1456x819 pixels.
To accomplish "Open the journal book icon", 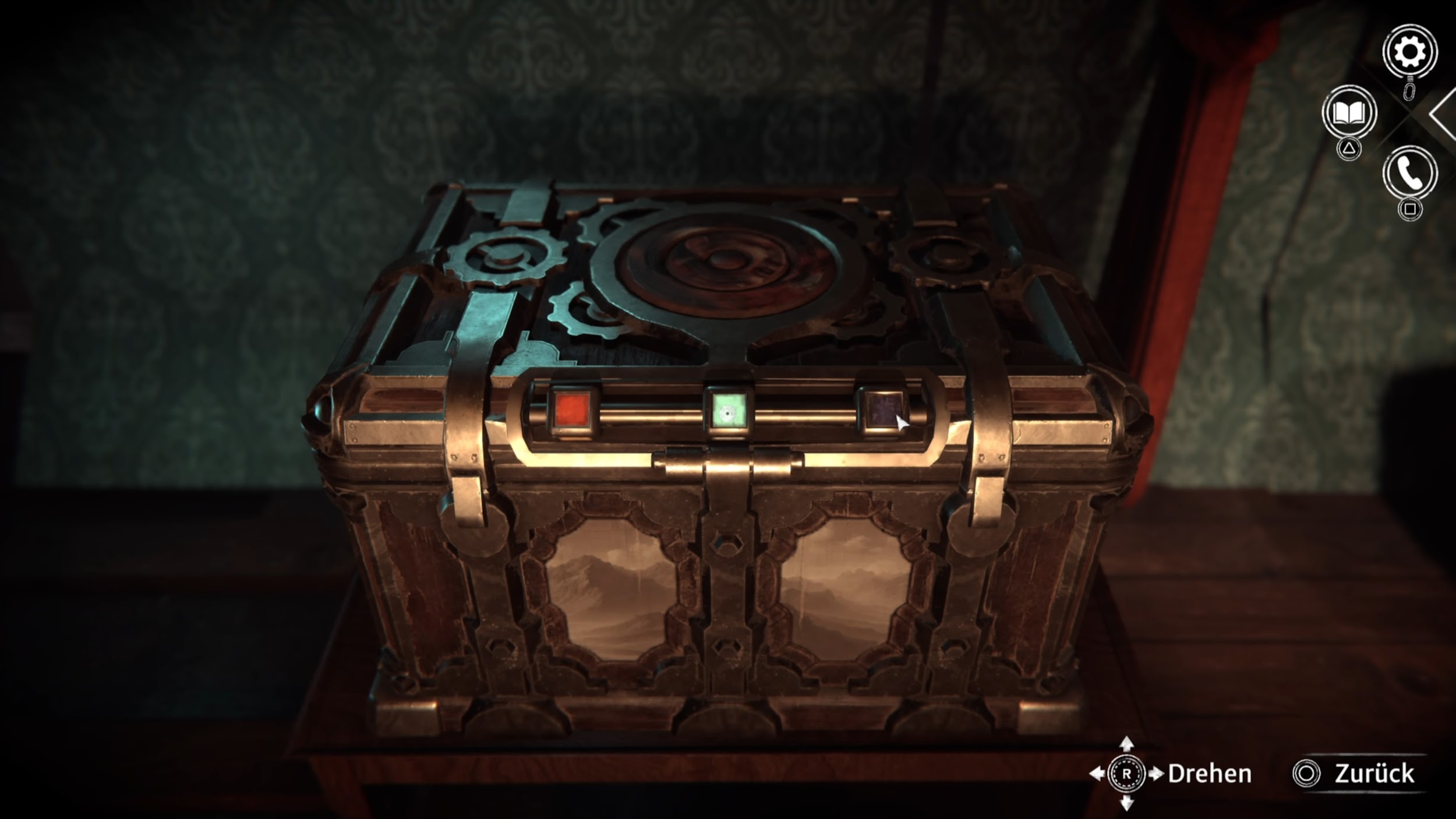I will pyautogui.click(x=1349, y=113).
